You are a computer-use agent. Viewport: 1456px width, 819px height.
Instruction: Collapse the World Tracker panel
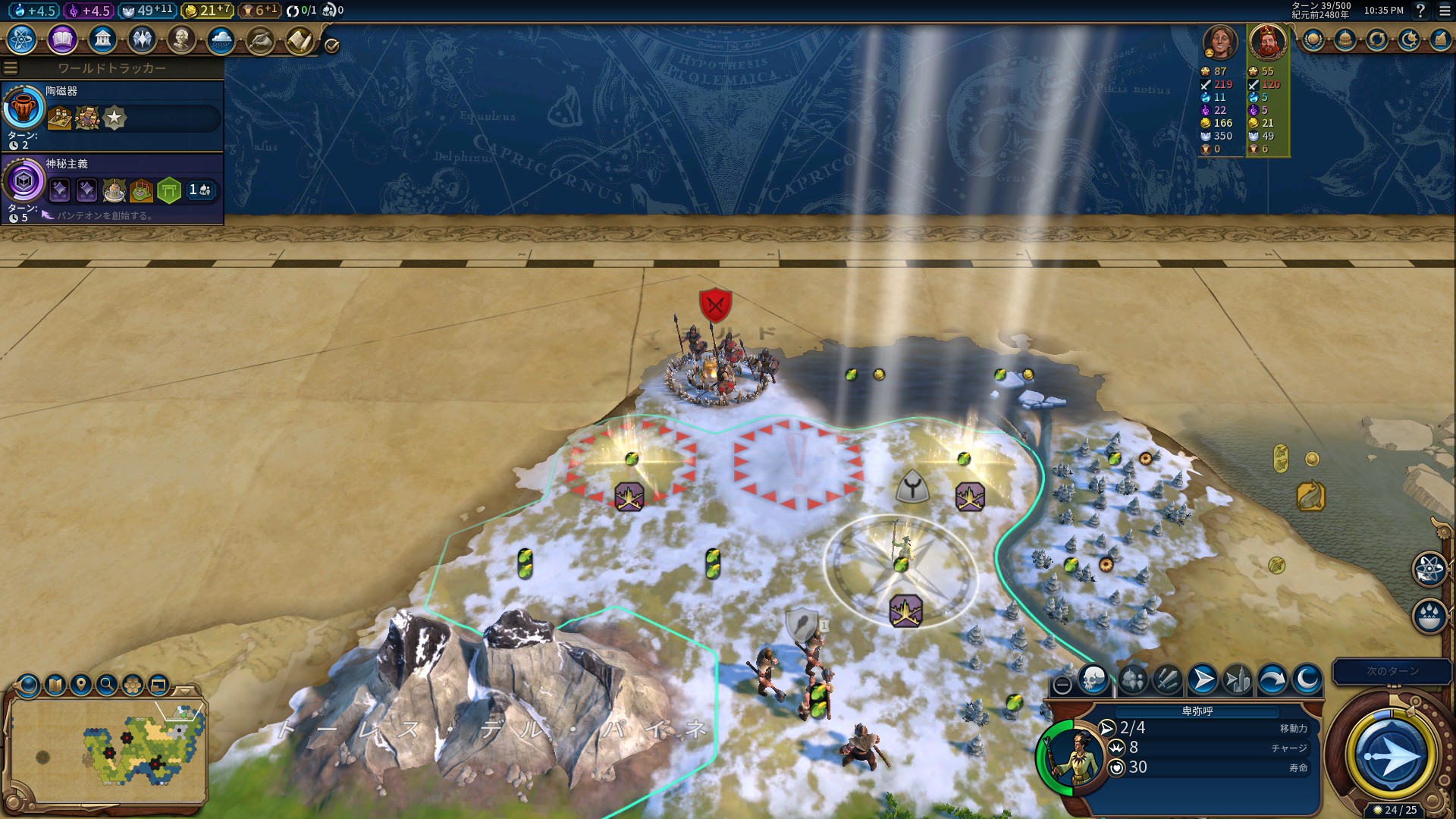pos(11,67)
